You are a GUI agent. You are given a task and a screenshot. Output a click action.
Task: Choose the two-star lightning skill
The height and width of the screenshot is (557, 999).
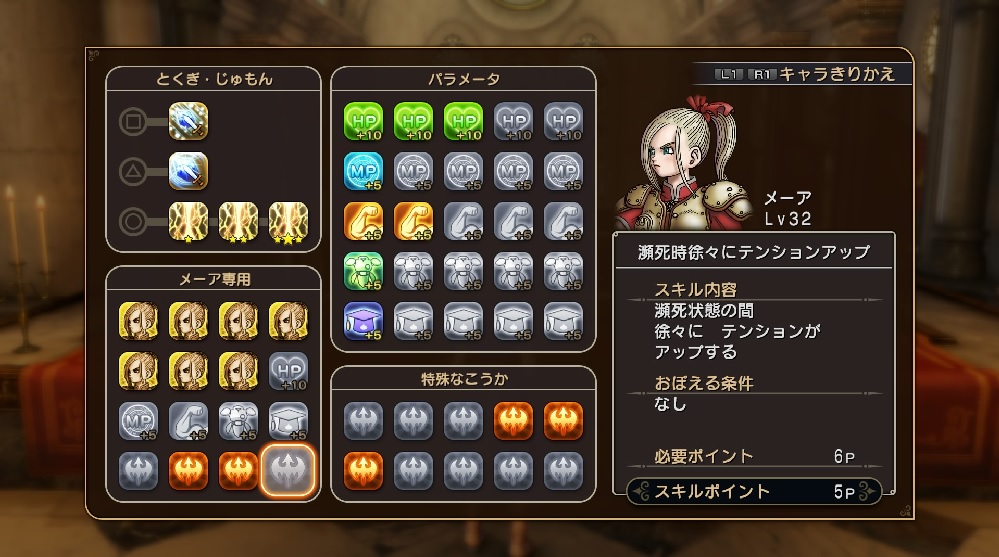[238, 221]
